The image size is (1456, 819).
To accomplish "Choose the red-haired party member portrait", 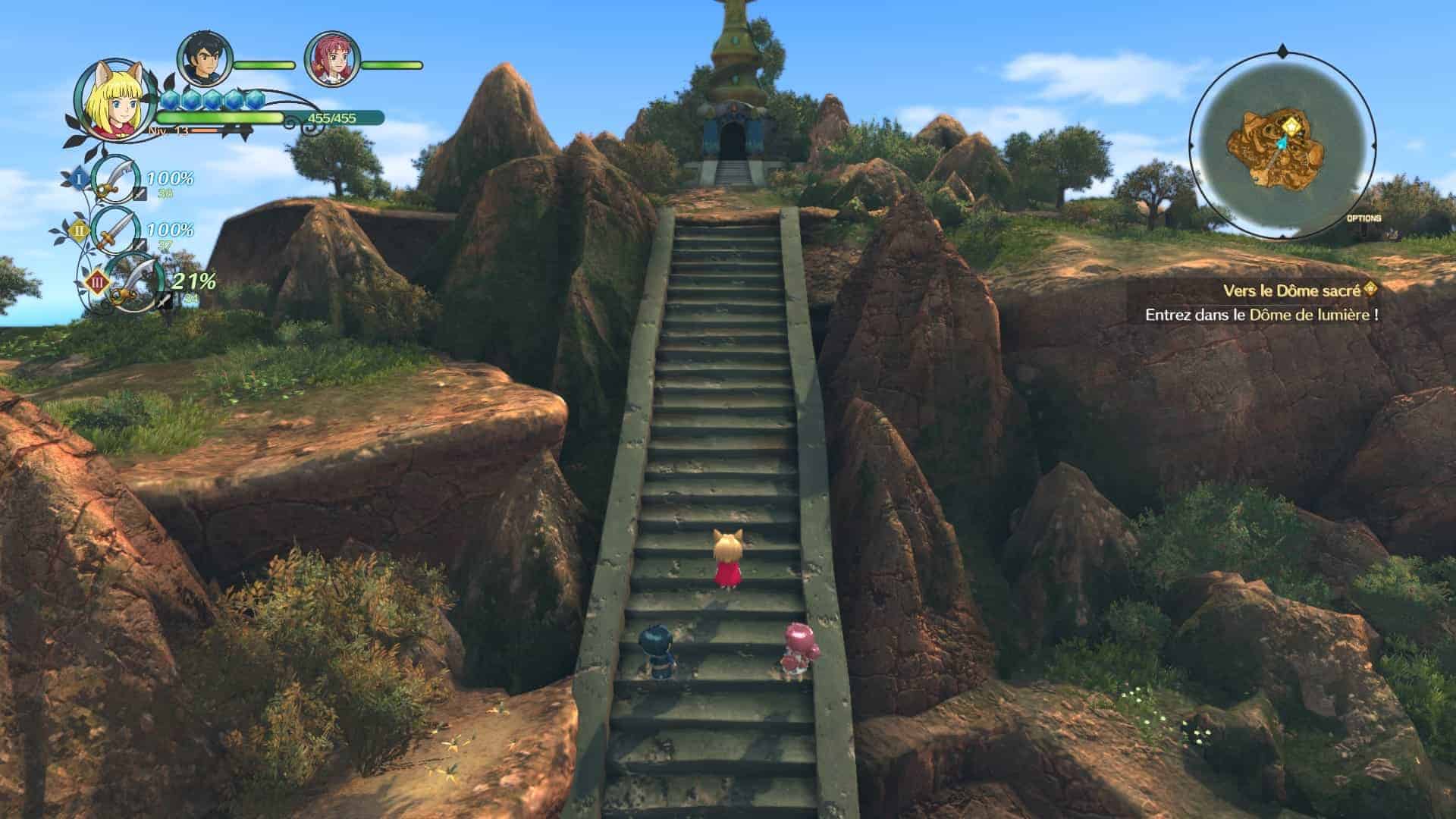I will pos(331,60).
